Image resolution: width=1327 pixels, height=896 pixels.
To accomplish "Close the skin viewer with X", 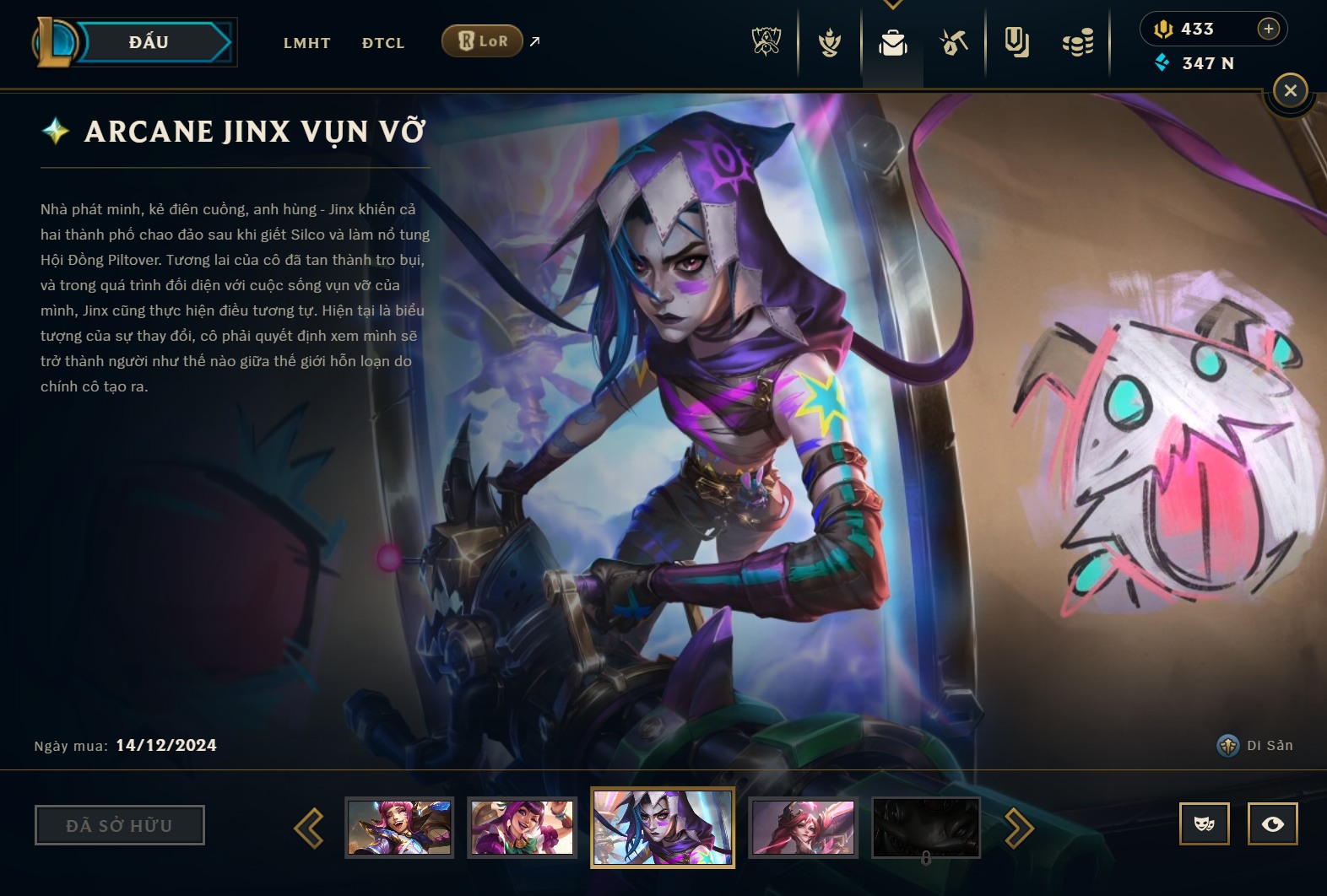I will [1290, 90].
